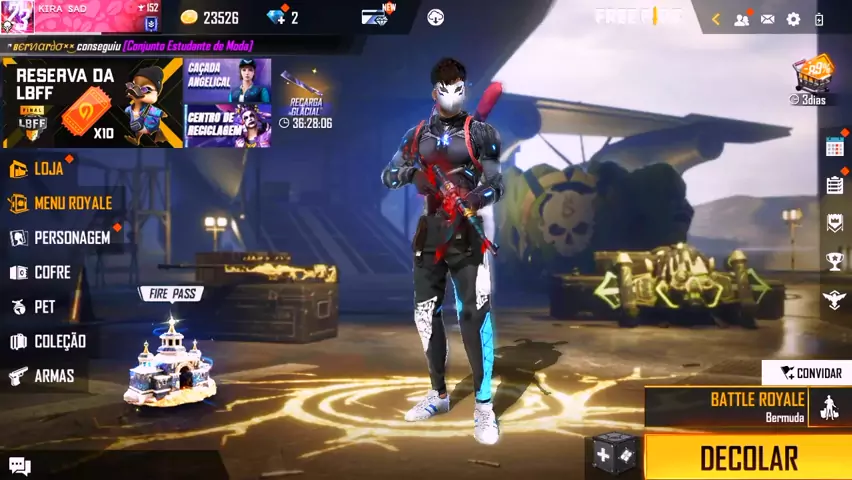Open the Centro de Reciclagem event
Image resolution: width=852 pixels, height=480 pixels.
pyautogui.click(x=227, y=126)
